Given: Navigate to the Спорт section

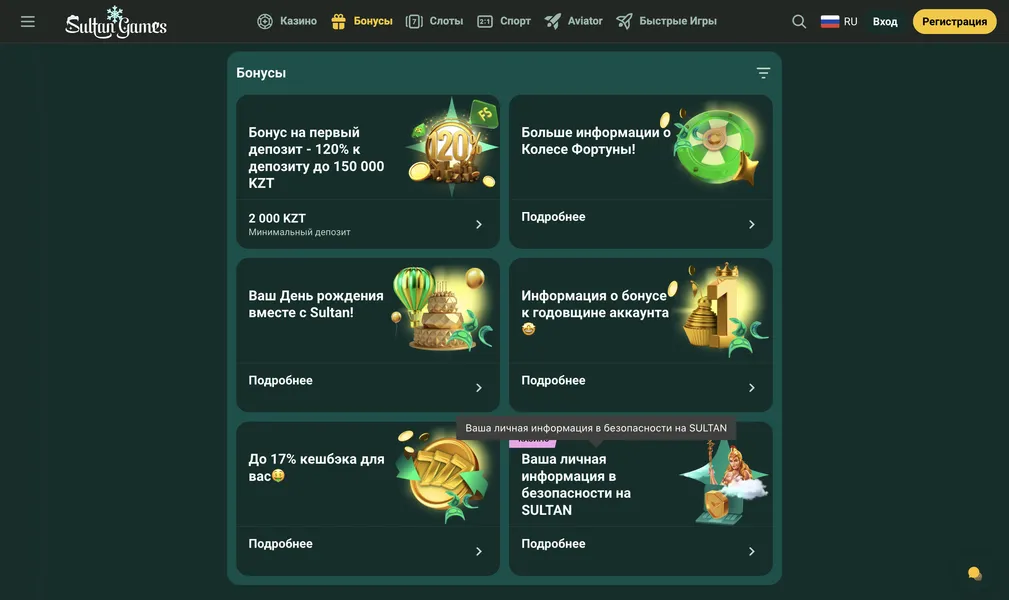Looking at the screenshot, I should click(504, 21).
